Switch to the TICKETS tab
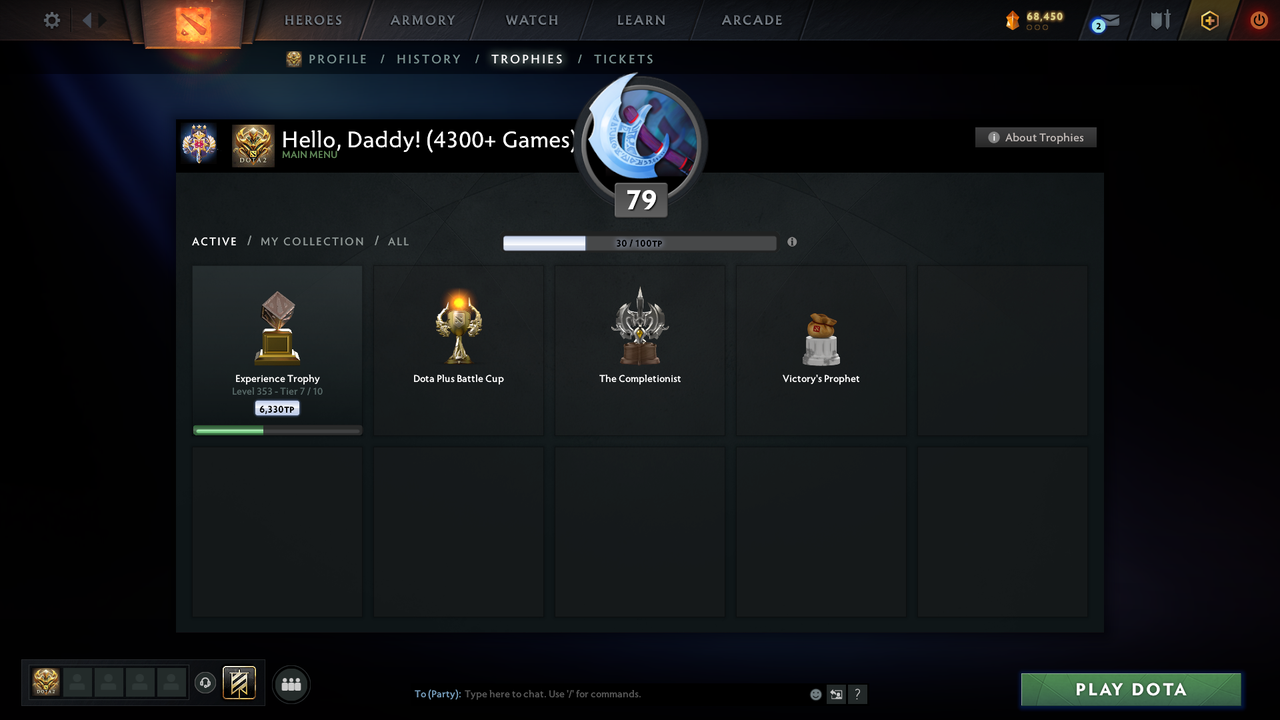Viewport: 1280px width, 720px height. pos(624,59)
